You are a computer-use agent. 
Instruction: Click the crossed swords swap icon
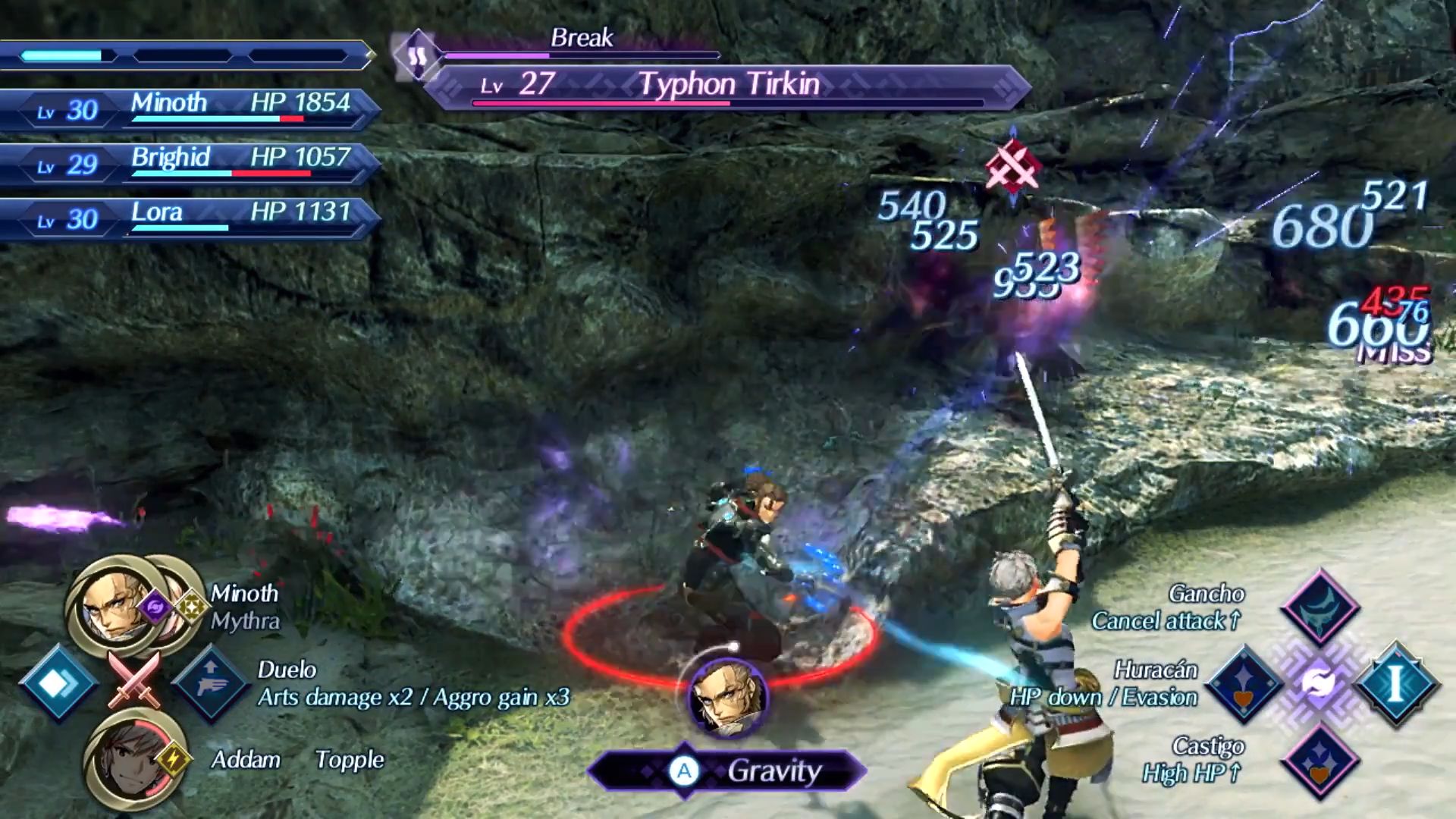click(134, 680)
